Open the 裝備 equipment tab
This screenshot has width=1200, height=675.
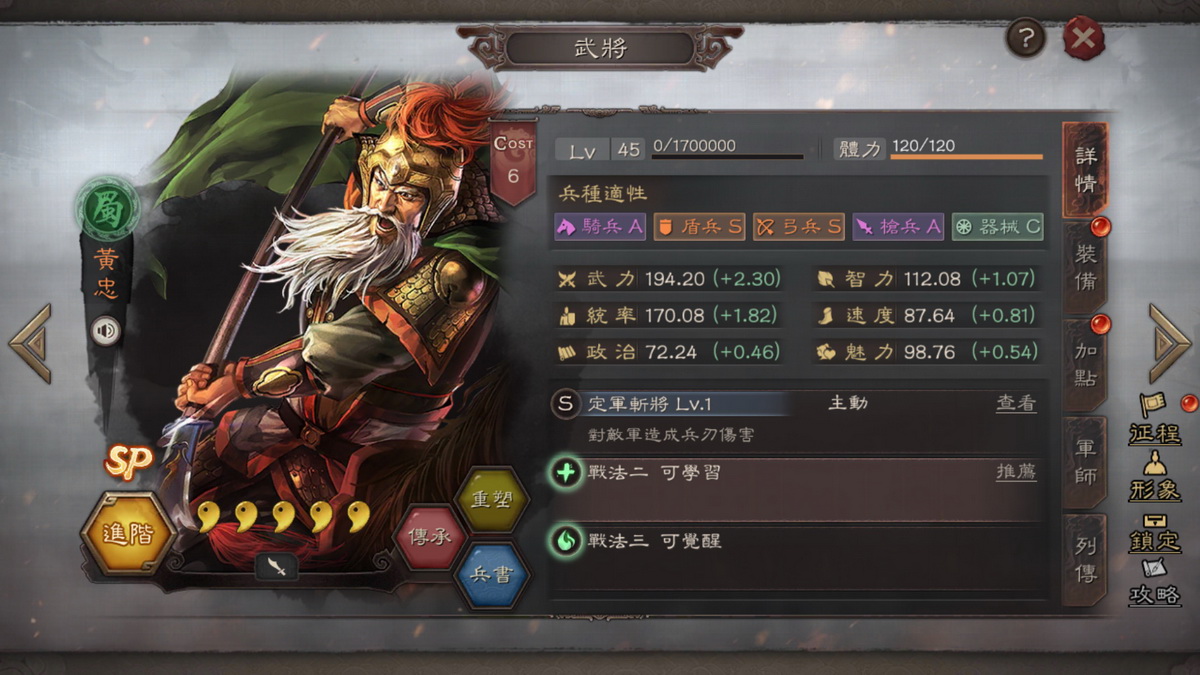[x=1085, y=267]
